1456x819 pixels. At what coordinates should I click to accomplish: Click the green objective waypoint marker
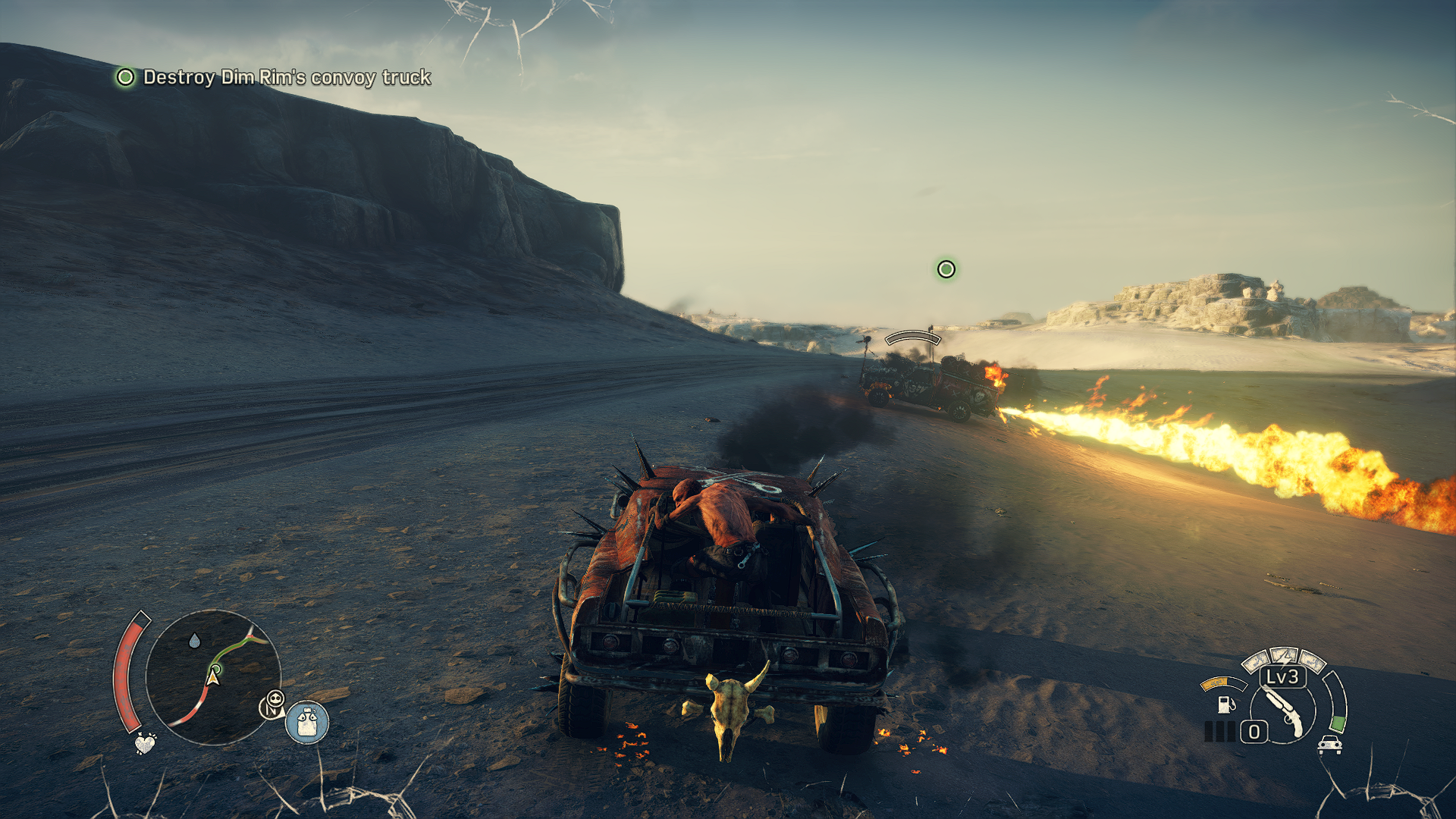point(946,269)
